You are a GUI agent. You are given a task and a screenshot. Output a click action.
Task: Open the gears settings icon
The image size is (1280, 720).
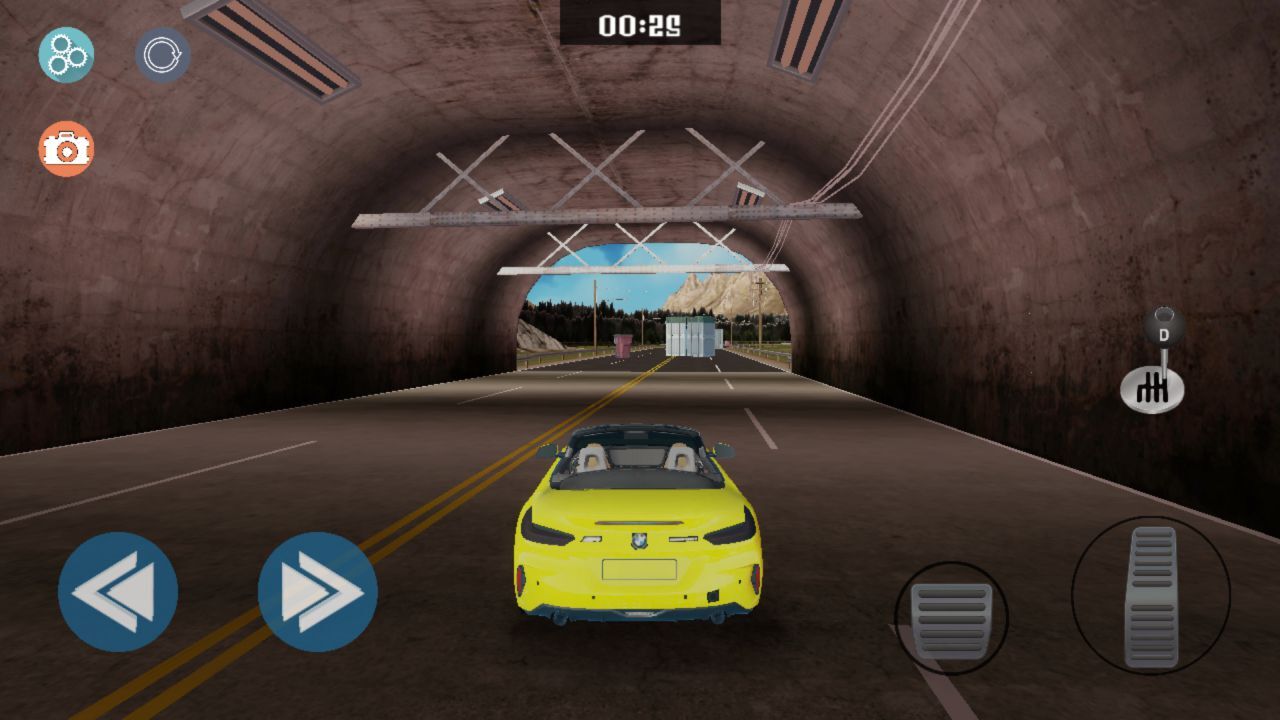[x=66, y=55]
